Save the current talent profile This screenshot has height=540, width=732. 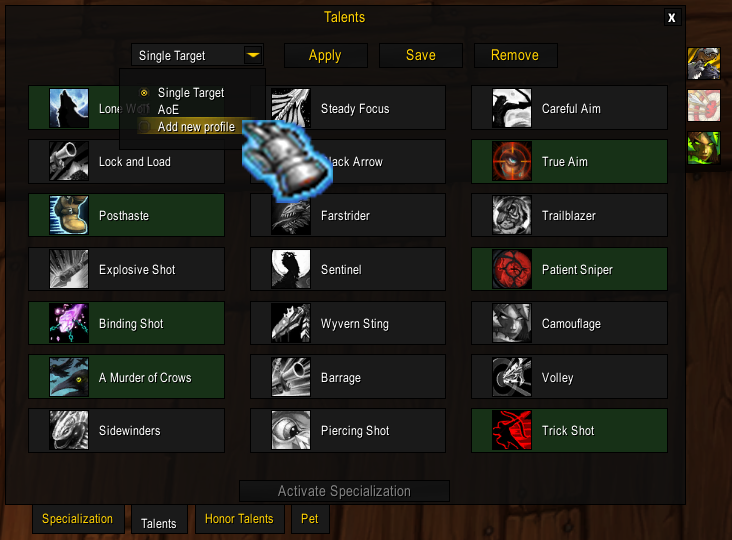[x=420, y=55]
